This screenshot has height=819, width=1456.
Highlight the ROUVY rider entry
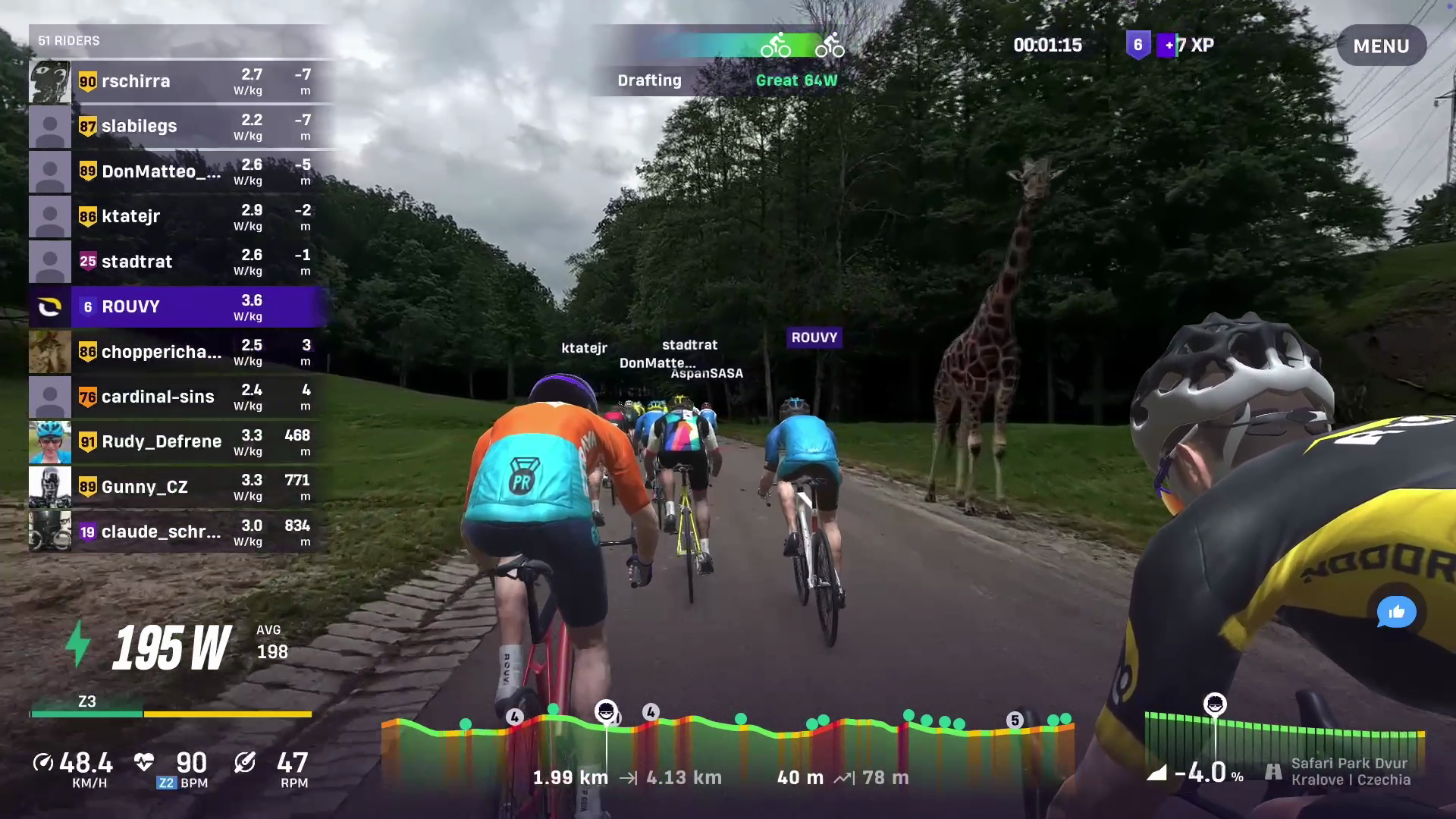[x=180, y=306]
